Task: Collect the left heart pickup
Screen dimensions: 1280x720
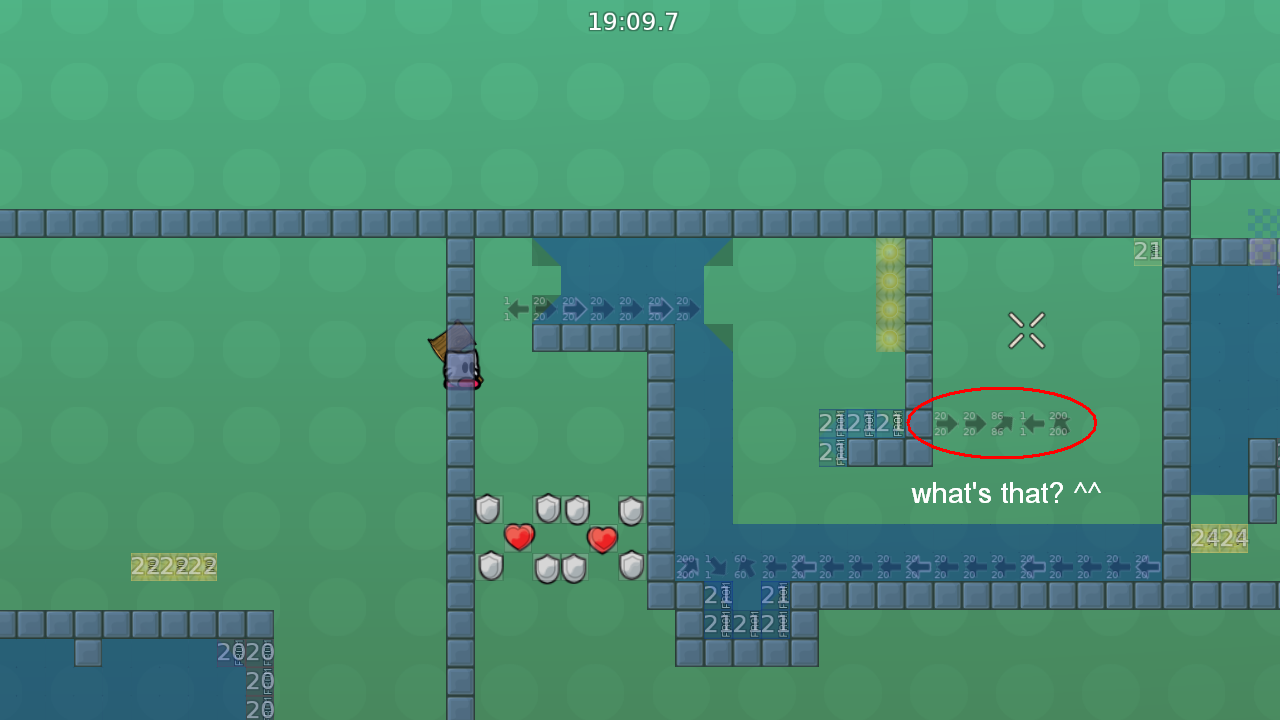Action: [x=518, y=538]
